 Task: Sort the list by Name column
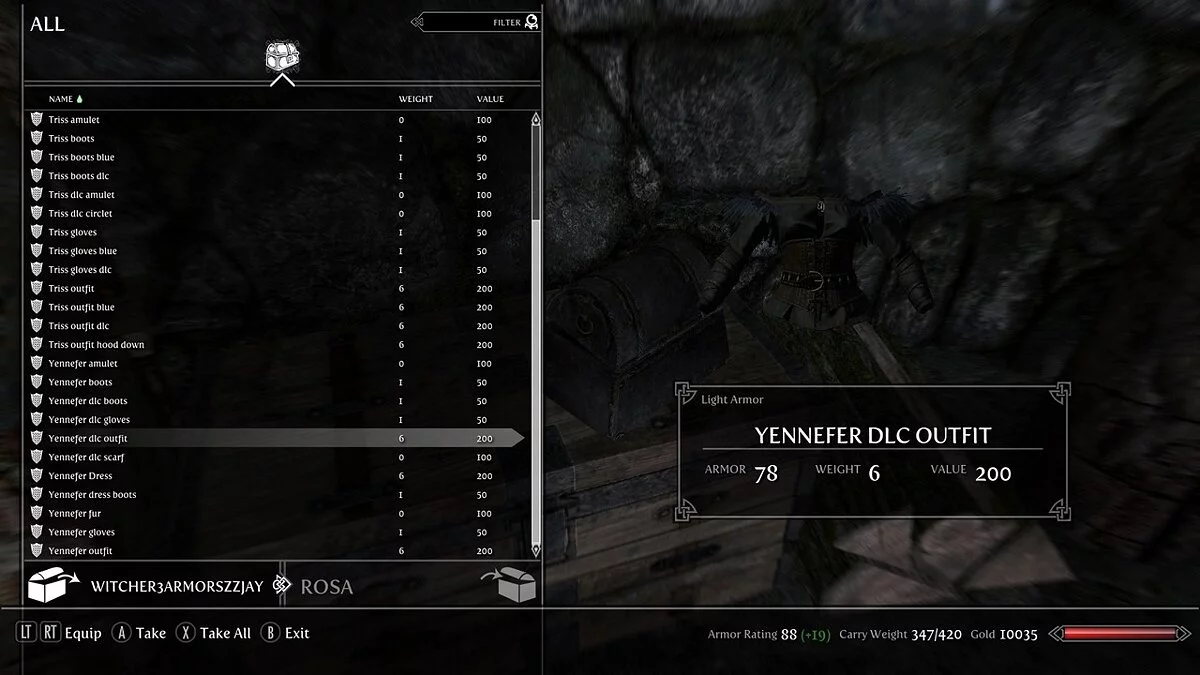61,99
